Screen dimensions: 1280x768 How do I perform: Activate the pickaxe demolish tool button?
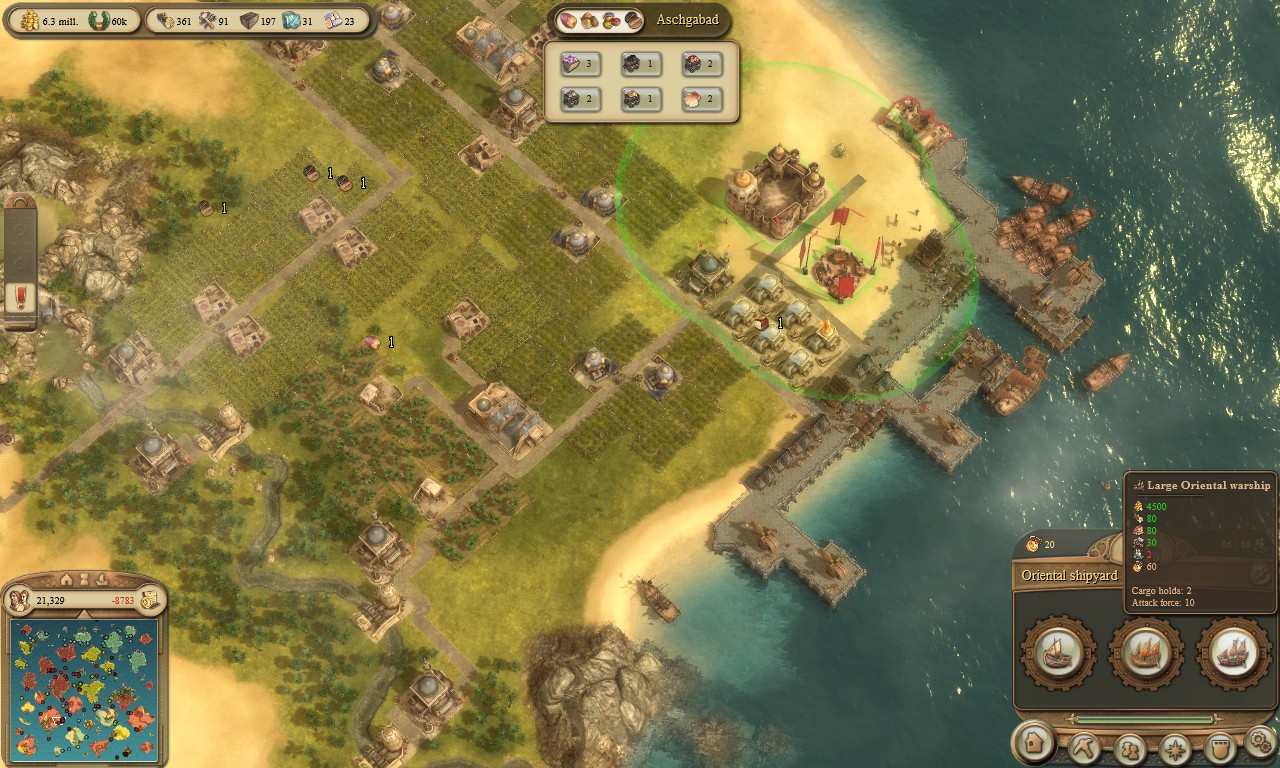[x=1084, y=746]
